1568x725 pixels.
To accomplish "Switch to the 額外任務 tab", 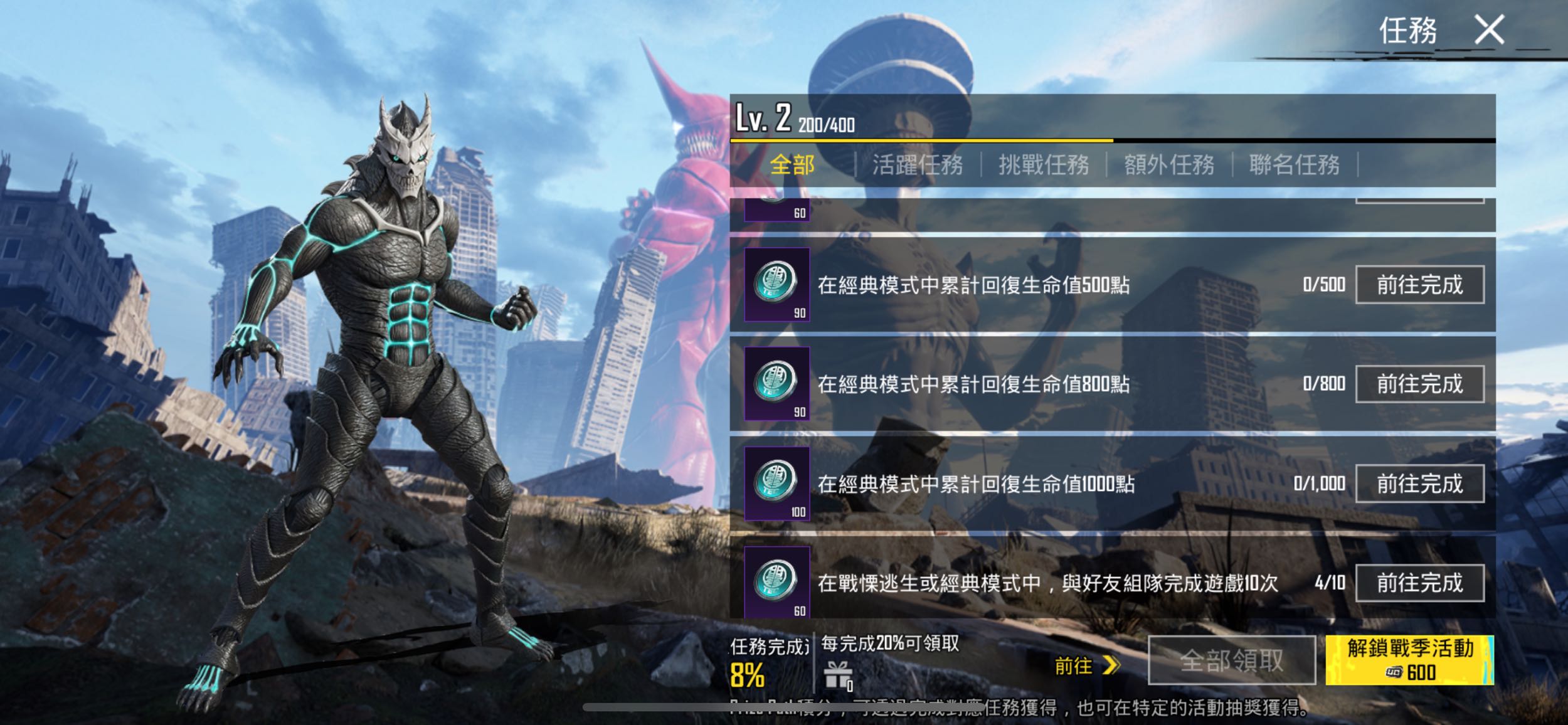I will pos(1170,166).
